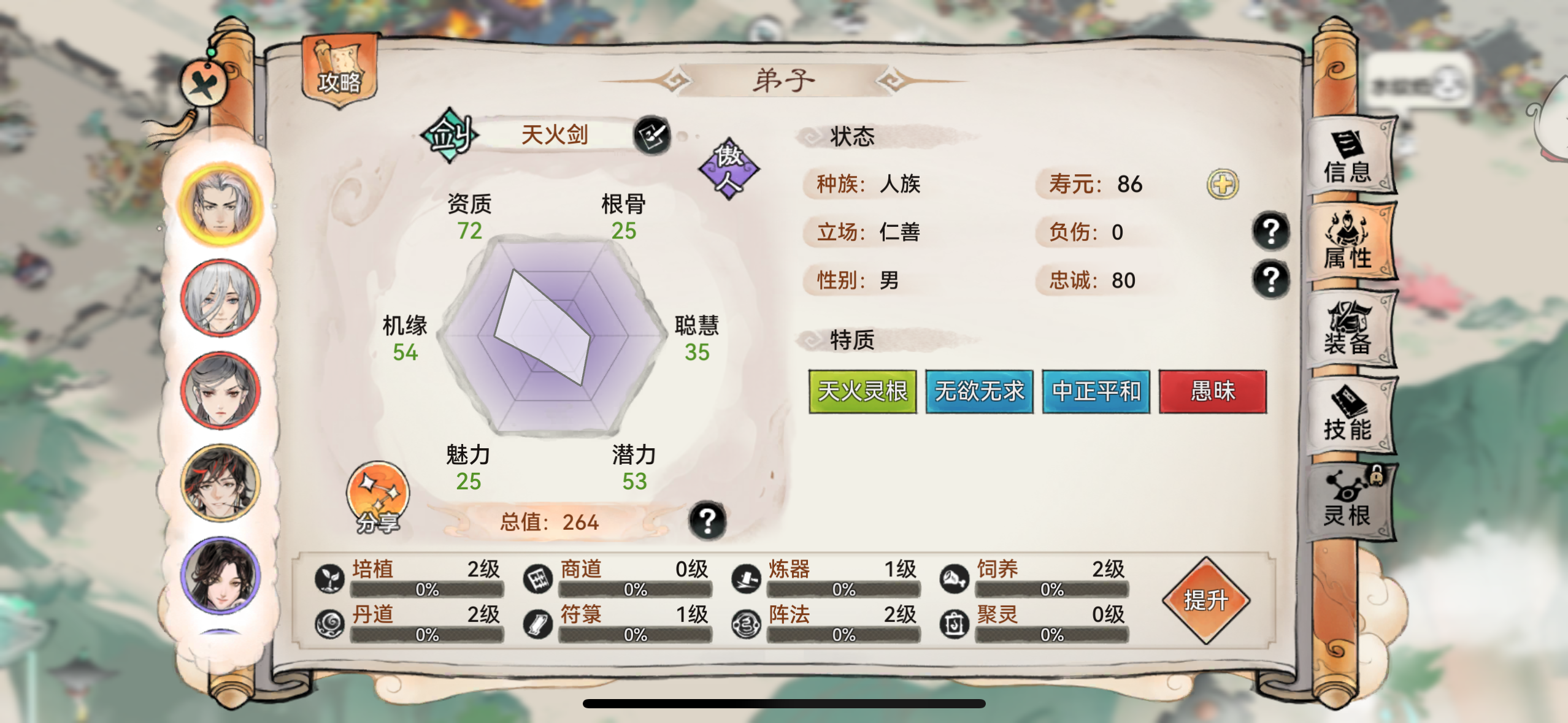Click the 愚昧 red trait tag
This screenshot has width=1568, height=723.
(x=1213, y=391)
